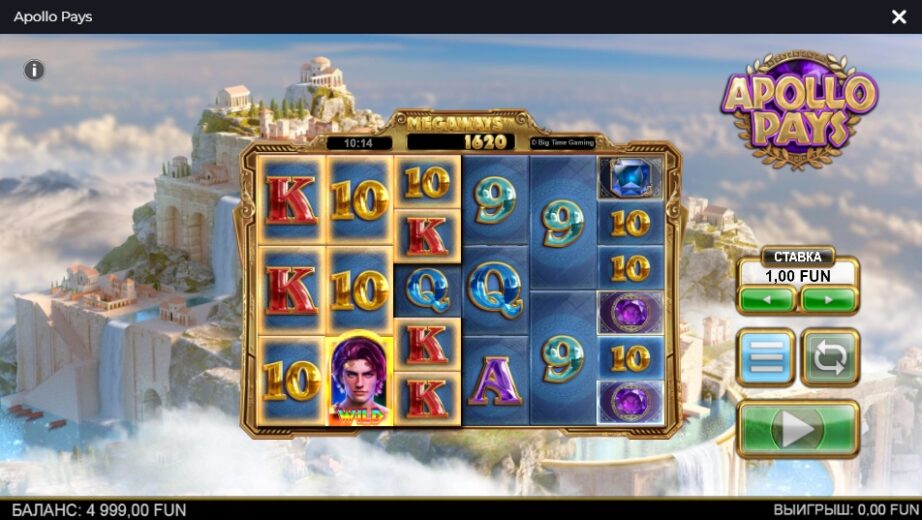This screenshot has height=520, width=922.
Task: Open the game info panel
Action: [34, 70]
